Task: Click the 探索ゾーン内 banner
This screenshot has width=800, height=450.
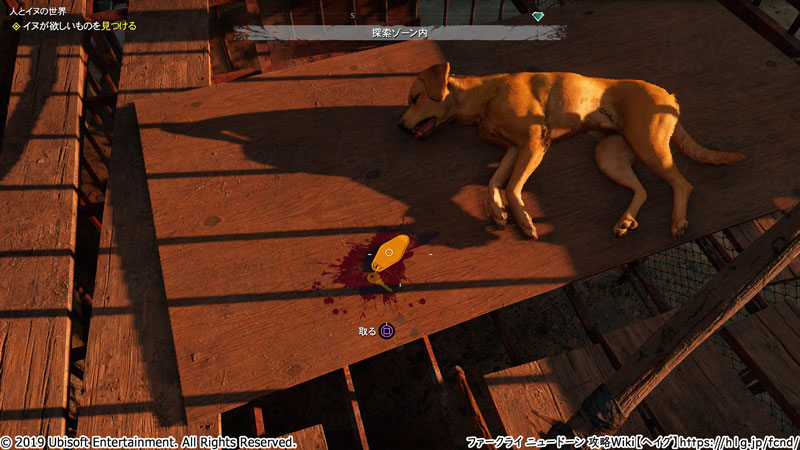Action: coord(400,33)
